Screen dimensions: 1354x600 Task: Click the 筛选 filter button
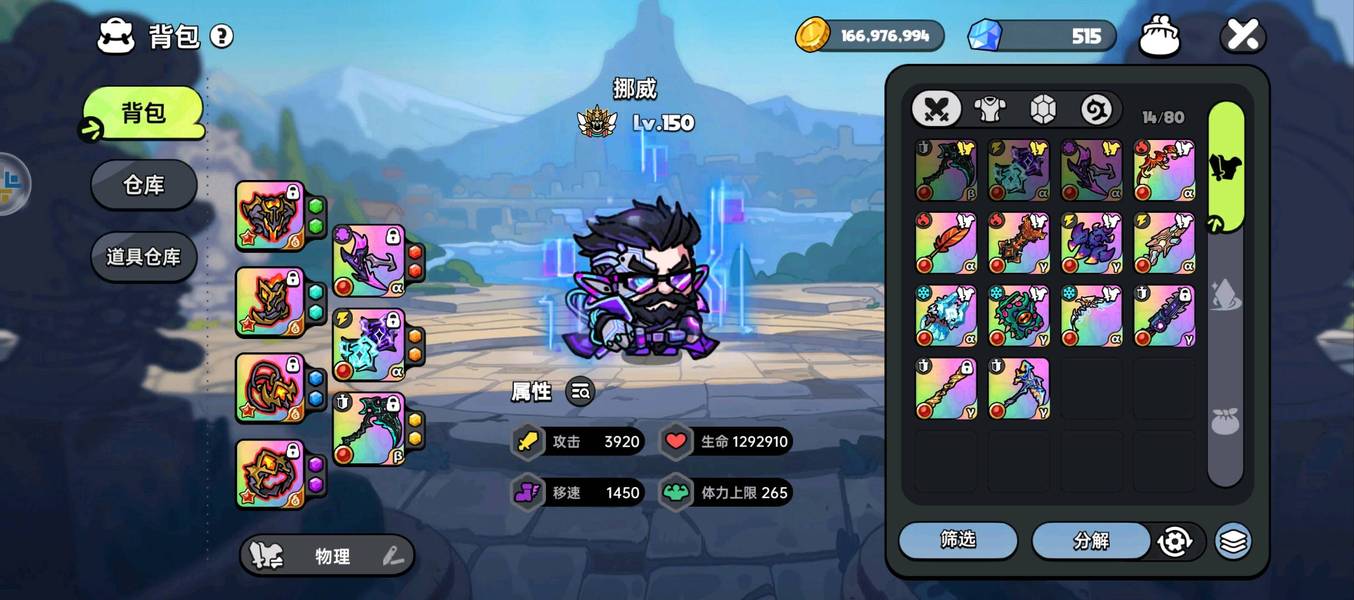point(958,540)
